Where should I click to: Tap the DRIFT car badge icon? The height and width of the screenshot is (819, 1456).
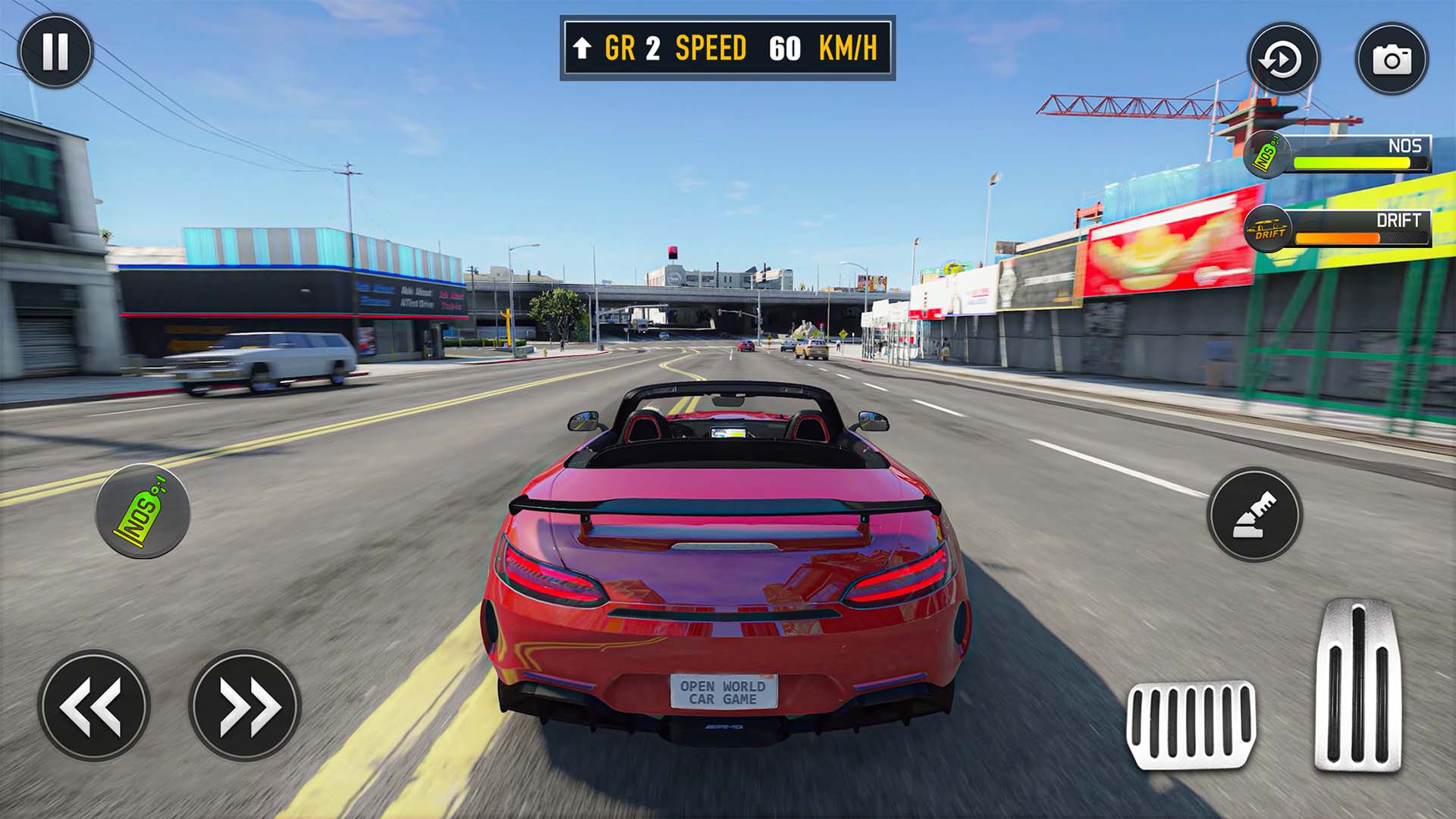pyautogui.click(x=1267, y=227)
